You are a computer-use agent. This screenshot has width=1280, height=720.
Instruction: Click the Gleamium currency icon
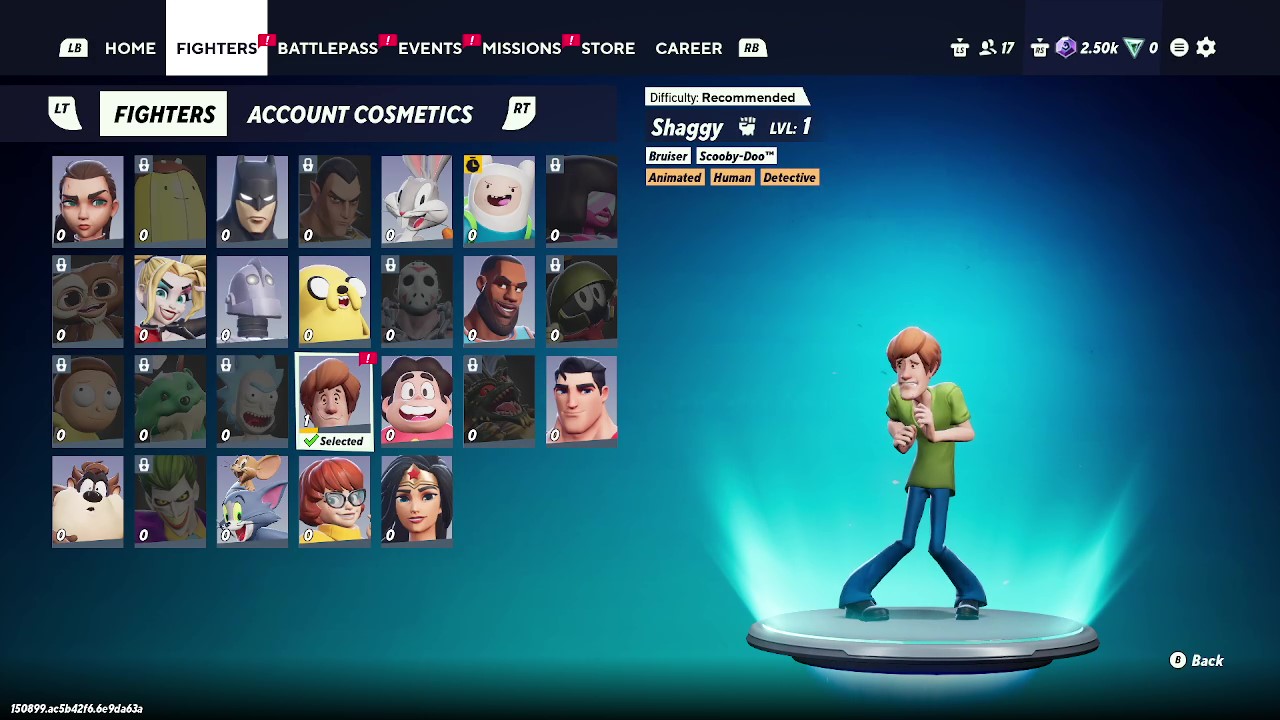[1064, 47]
